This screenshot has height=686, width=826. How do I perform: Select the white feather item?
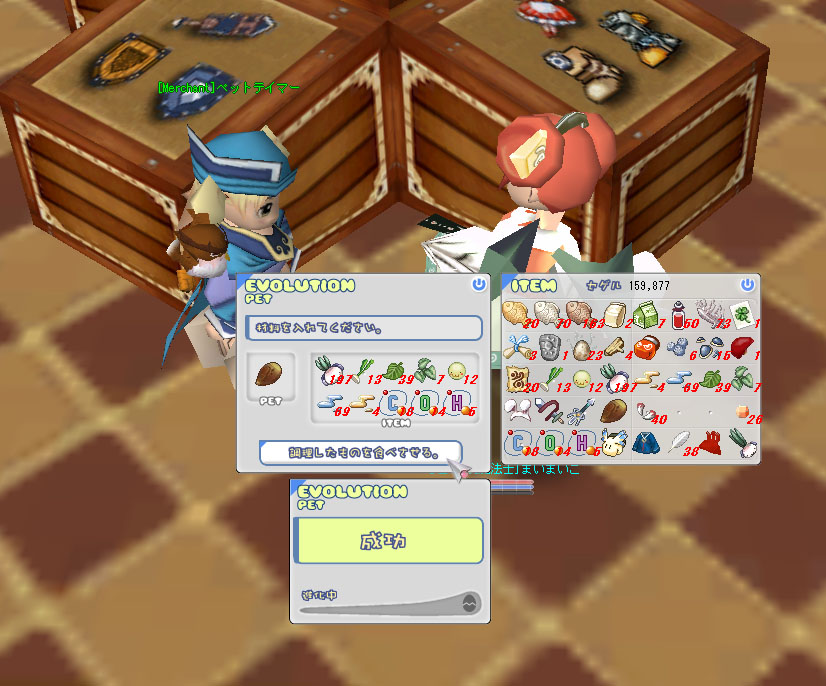[x=677, y=441]
